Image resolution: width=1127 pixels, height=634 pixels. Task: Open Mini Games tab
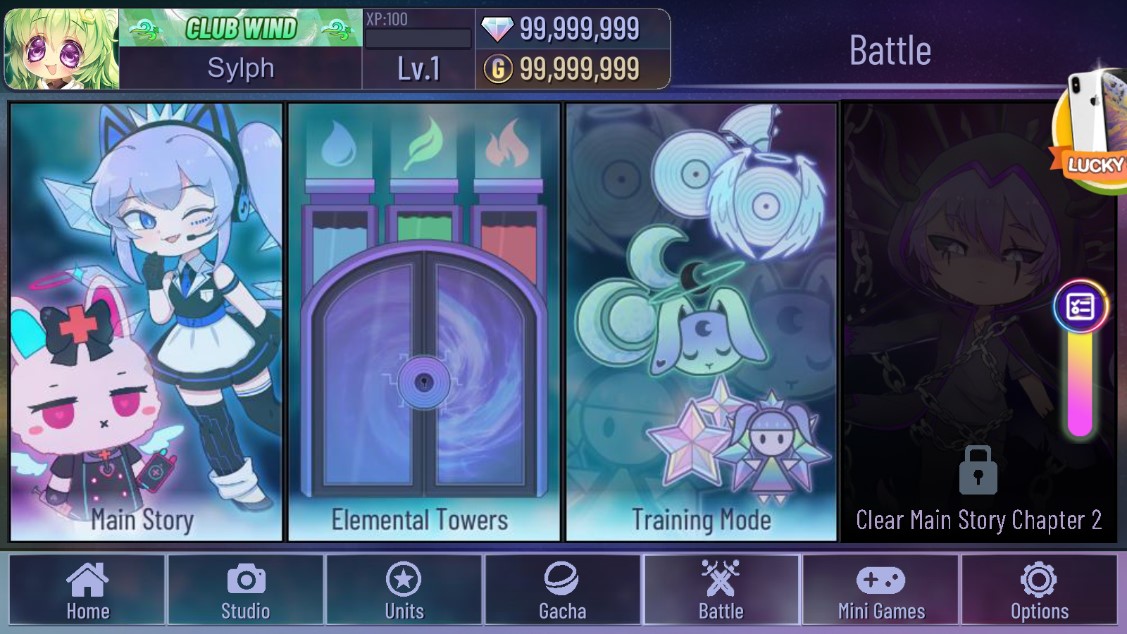880,590
